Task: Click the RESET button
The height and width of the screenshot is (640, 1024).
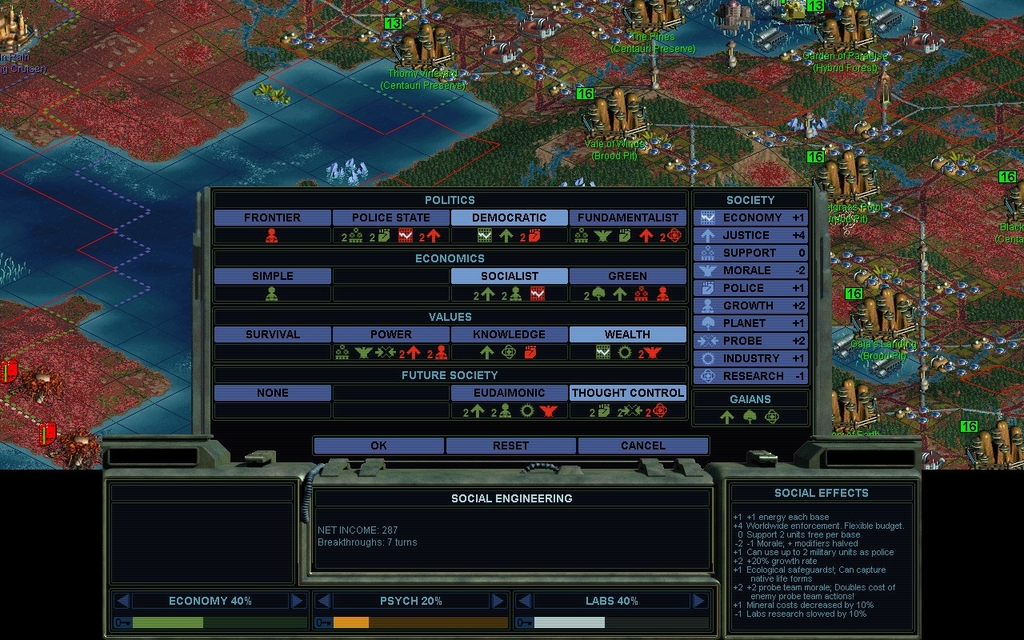Action: 510,446
